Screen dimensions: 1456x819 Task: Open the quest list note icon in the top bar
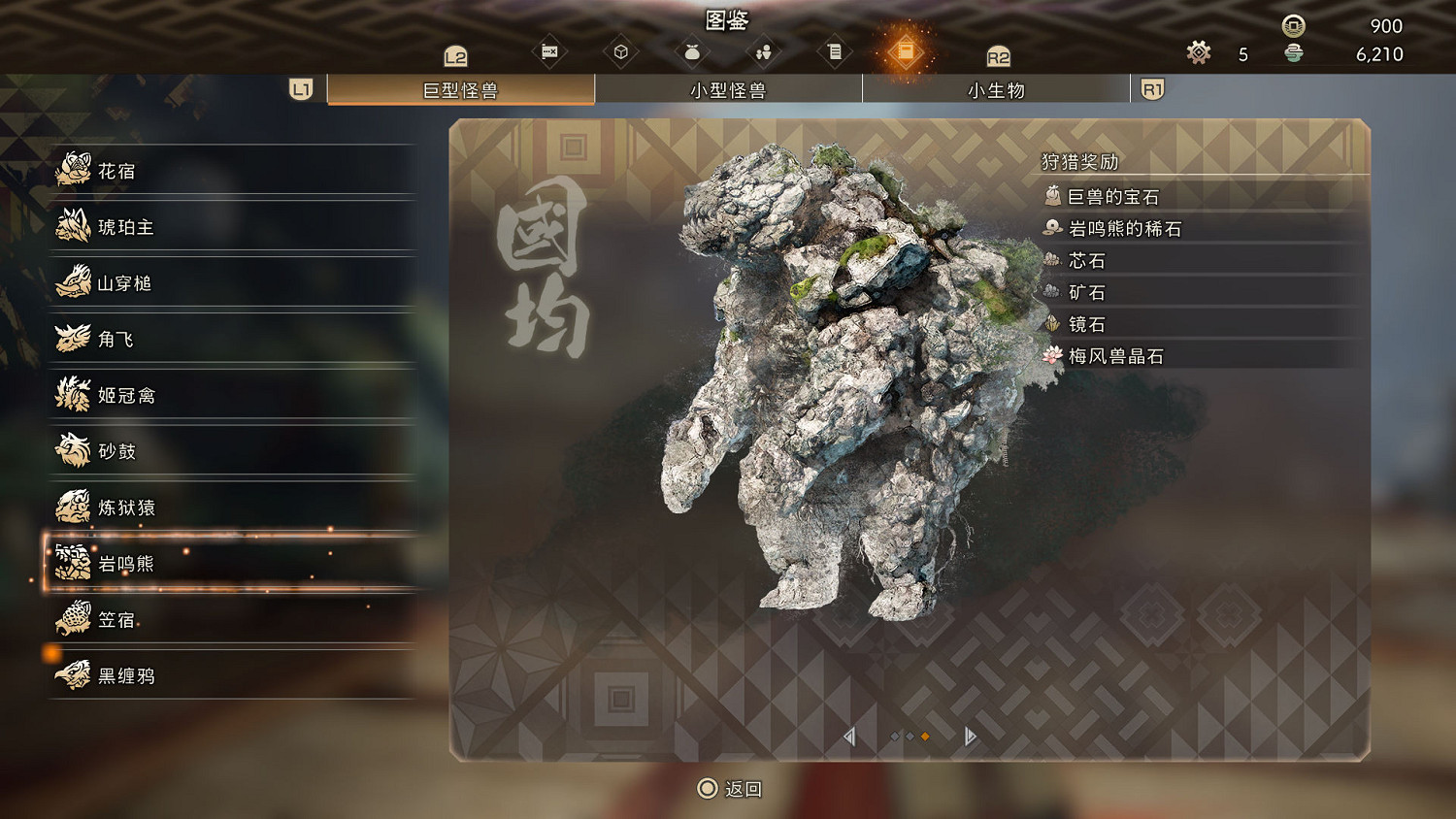coord(835,50)
